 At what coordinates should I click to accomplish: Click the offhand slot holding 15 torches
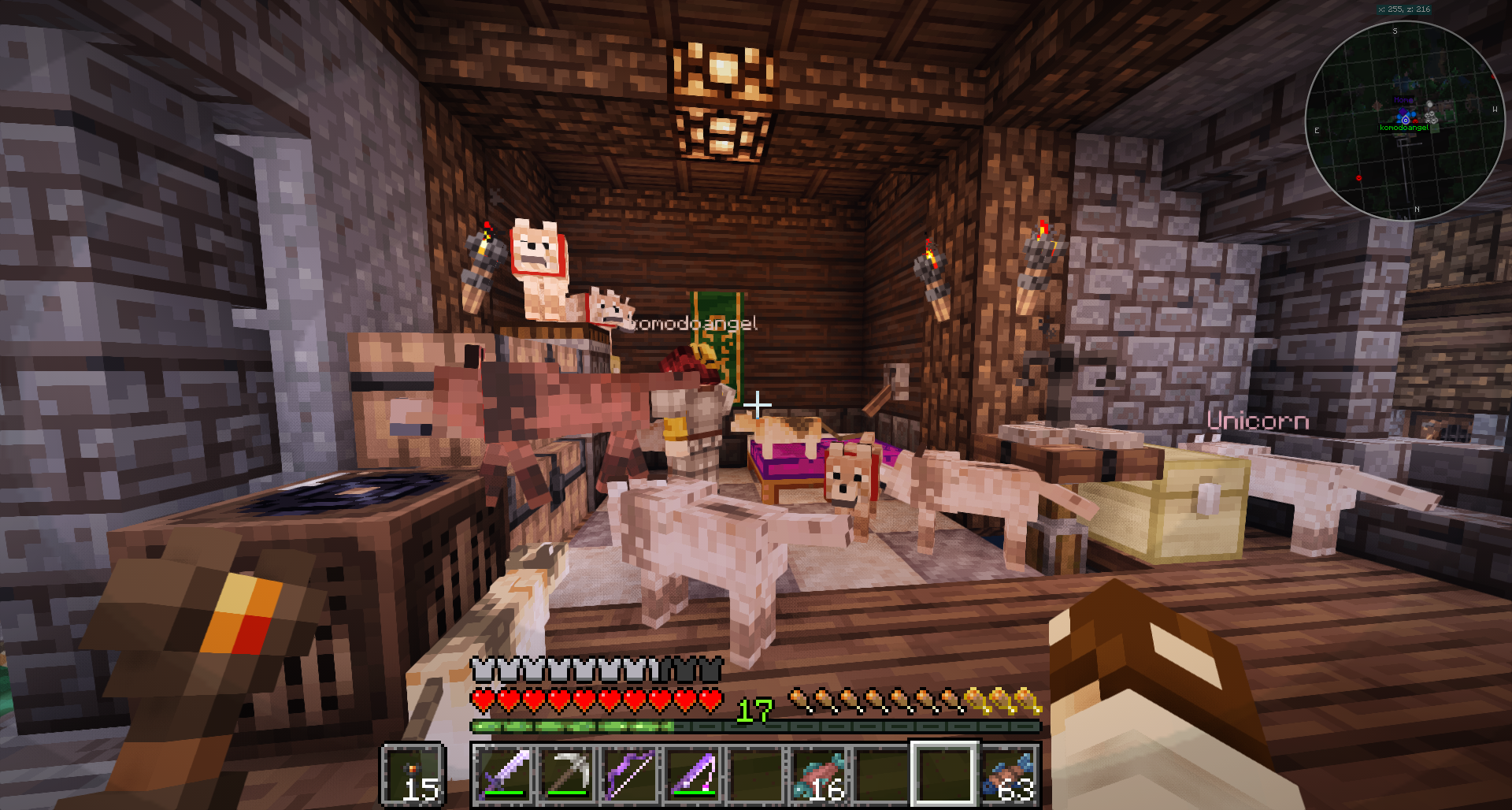tap(414, 774)
